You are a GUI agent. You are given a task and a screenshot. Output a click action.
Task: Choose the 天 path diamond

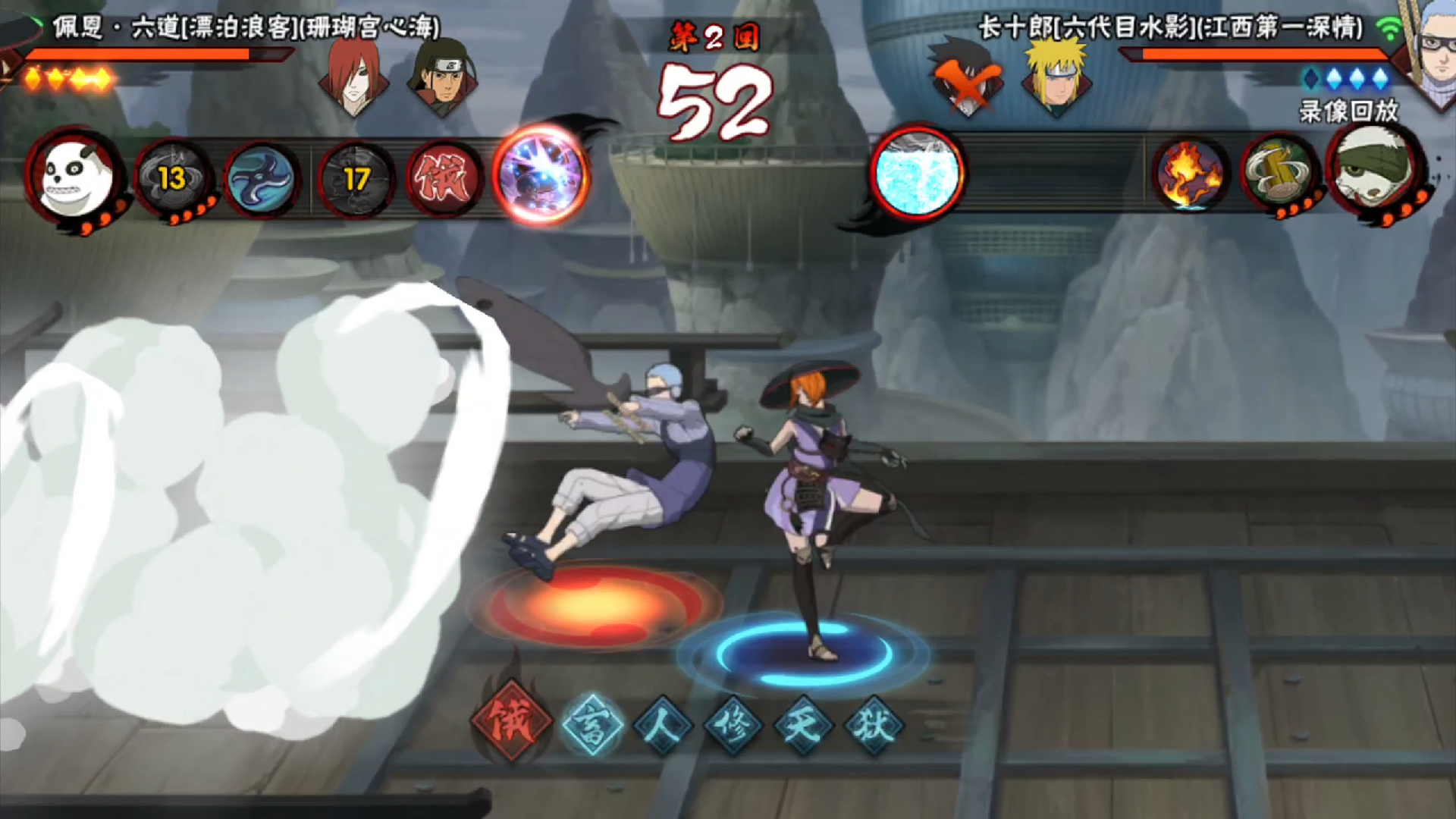(x=803, y=724)
